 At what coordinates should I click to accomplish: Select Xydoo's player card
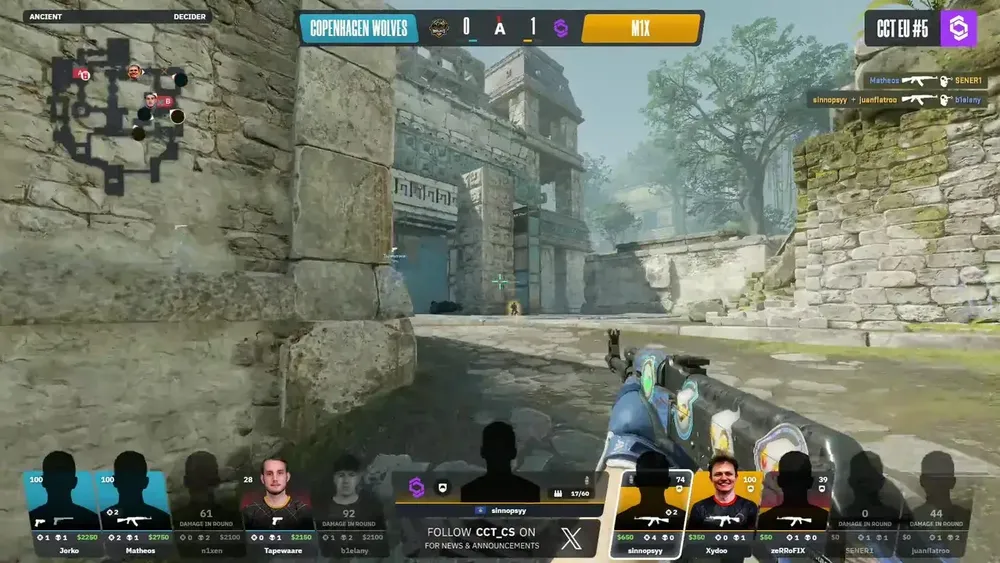coord(722,505)
